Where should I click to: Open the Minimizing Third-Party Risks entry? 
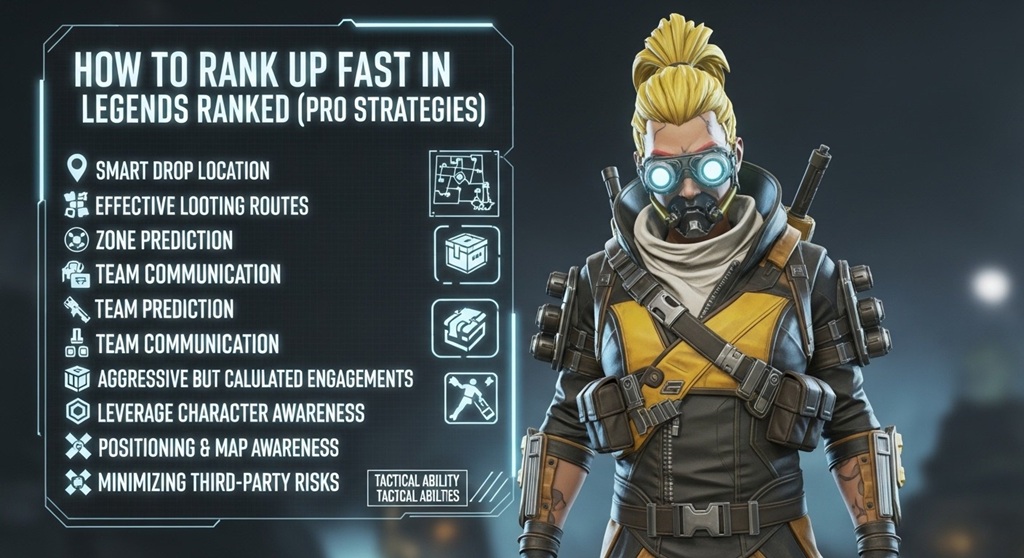tap(218, 482)
